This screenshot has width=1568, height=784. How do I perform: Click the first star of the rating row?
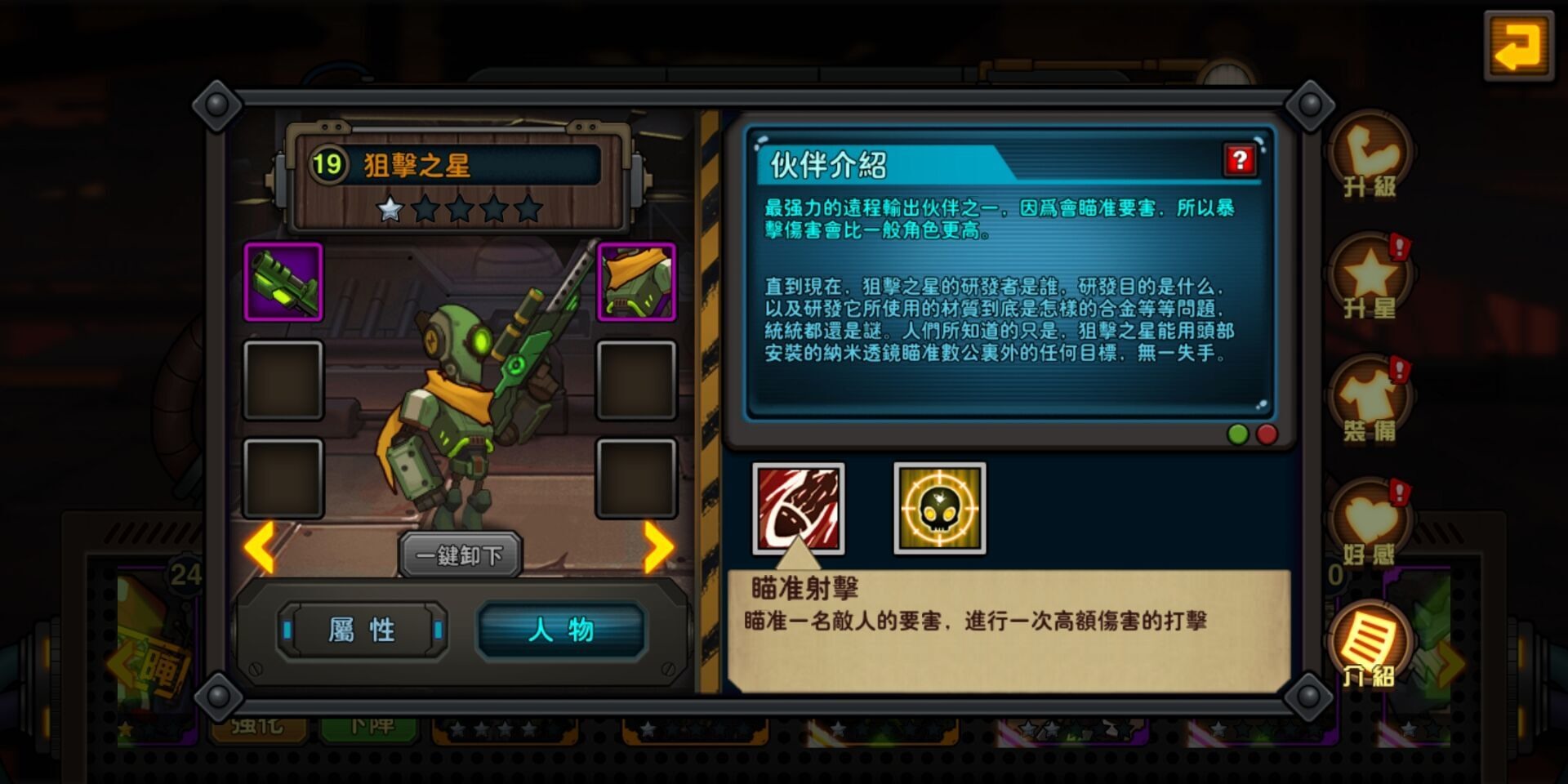tap(390, 211)
